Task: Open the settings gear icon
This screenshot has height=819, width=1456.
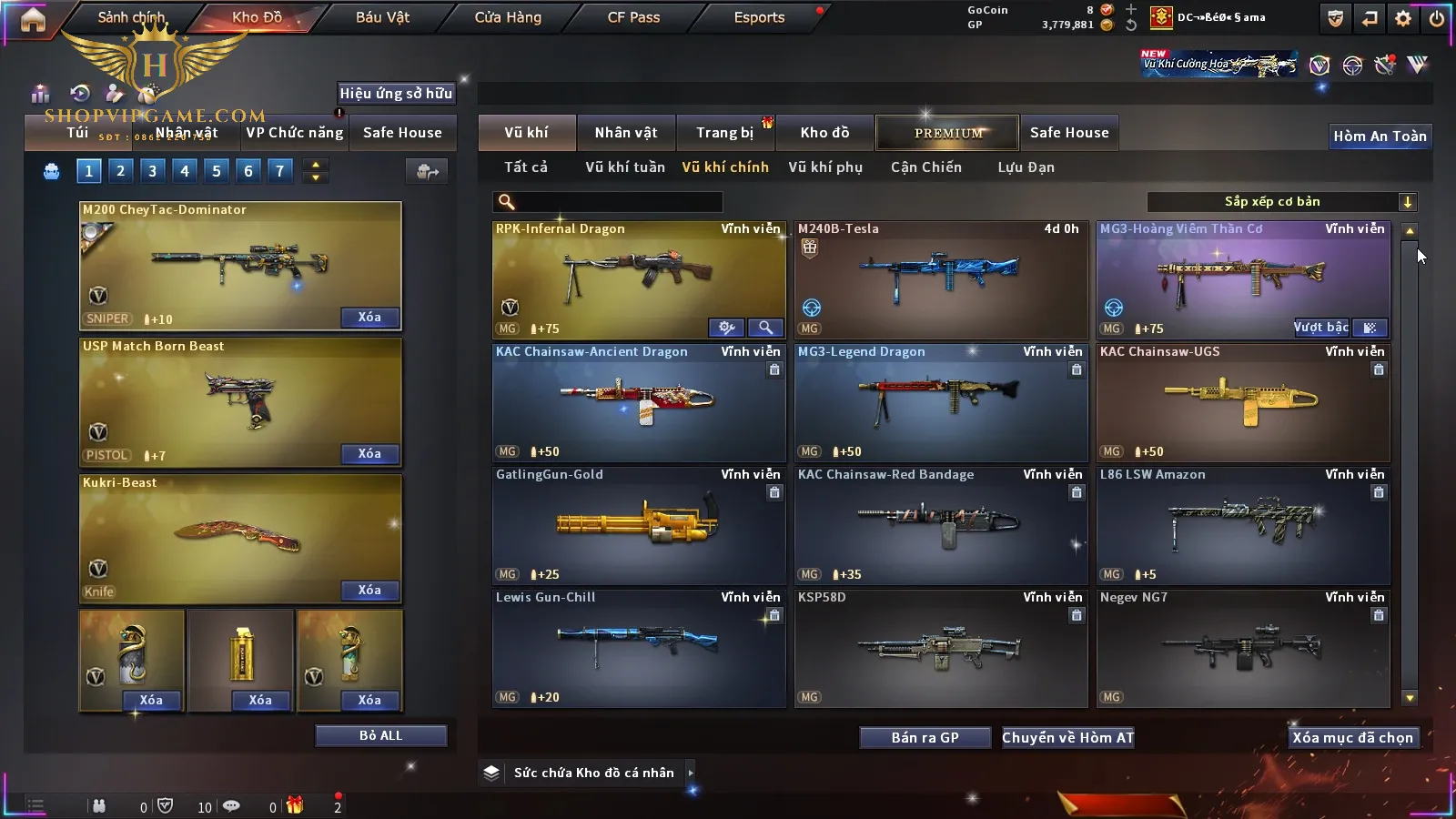Action: (x=1402, y=18)
